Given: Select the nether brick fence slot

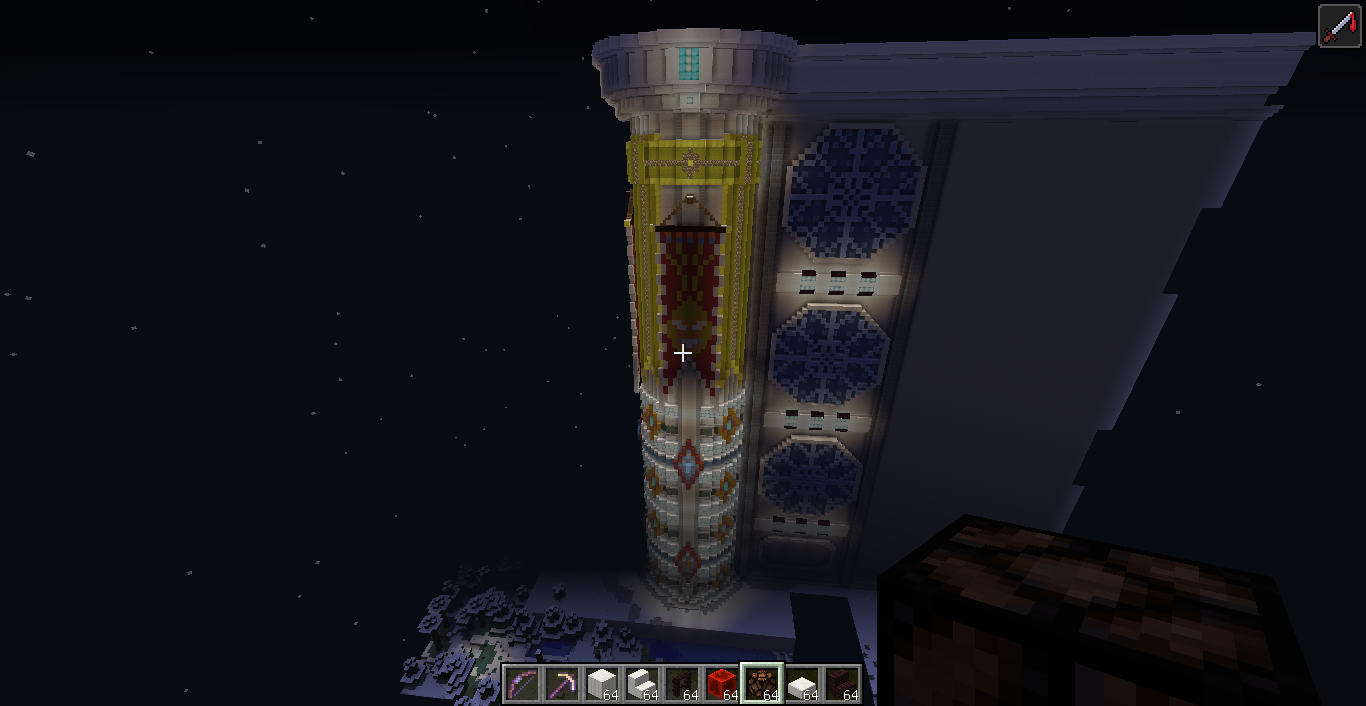Looking at the screenshot, I should pos(682,684).
